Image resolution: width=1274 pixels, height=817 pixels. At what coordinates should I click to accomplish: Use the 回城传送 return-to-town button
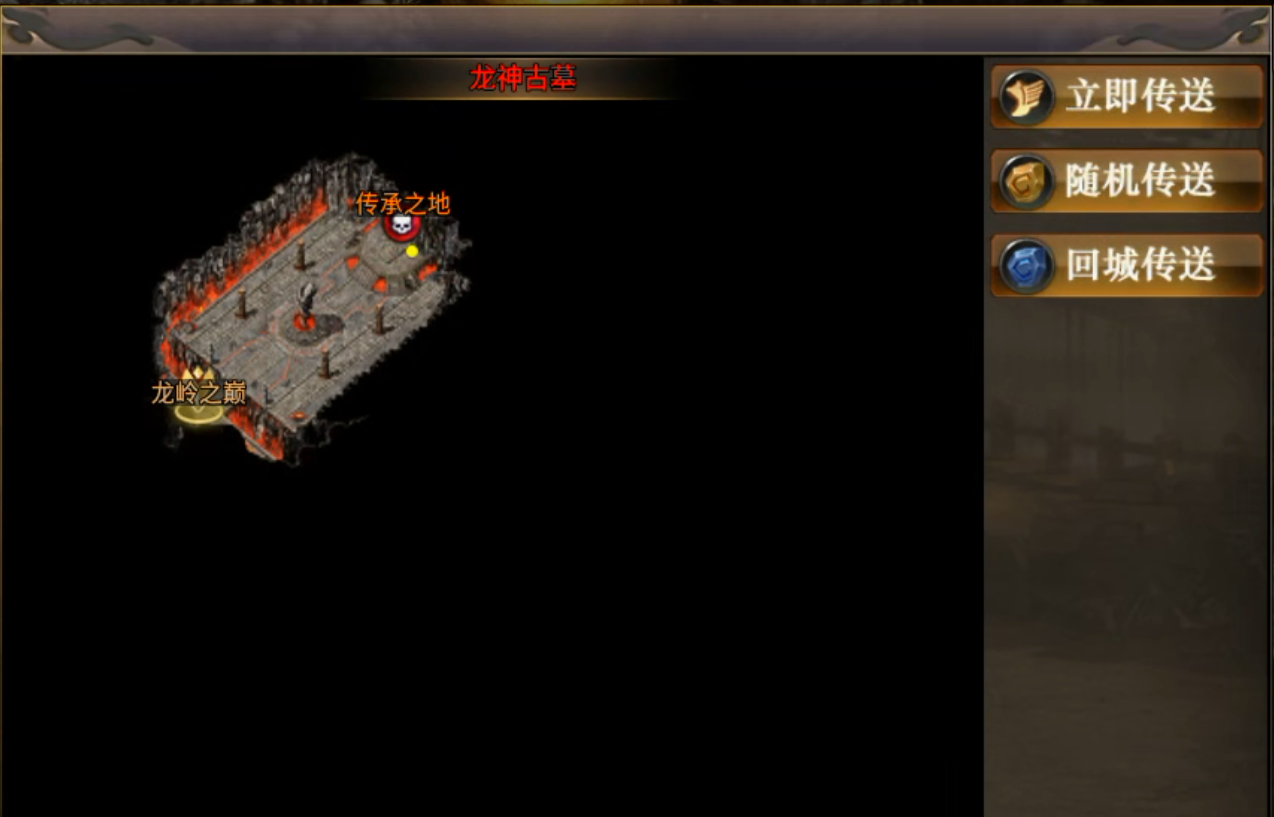pos(1127,266)
